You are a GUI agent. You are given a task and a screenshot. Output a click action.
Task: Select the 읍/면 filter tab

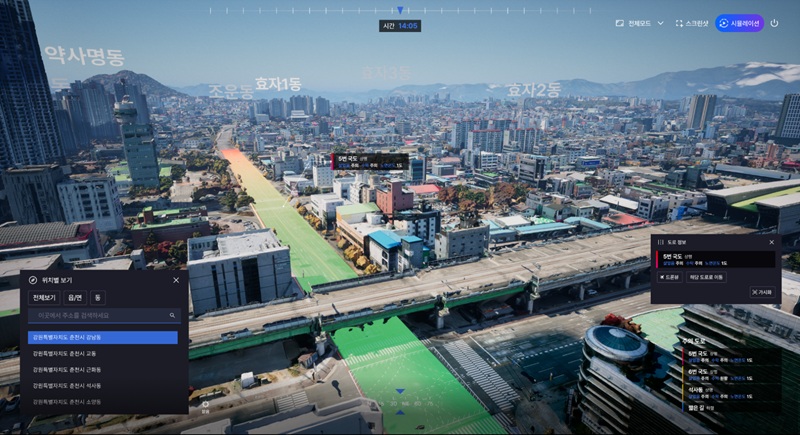(75, 298)
